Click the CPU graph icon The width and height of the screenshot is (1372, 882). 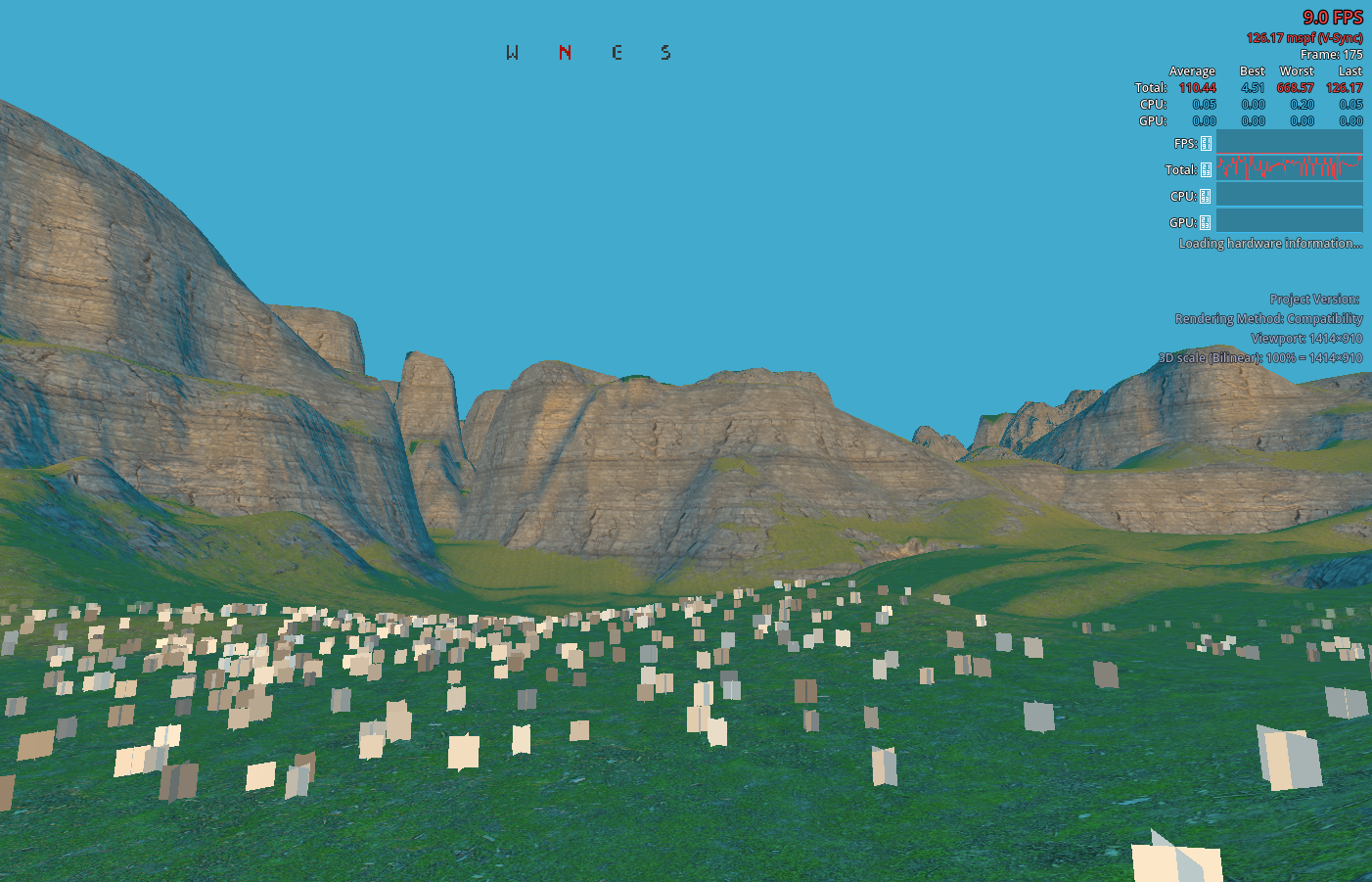[1206, 194]
